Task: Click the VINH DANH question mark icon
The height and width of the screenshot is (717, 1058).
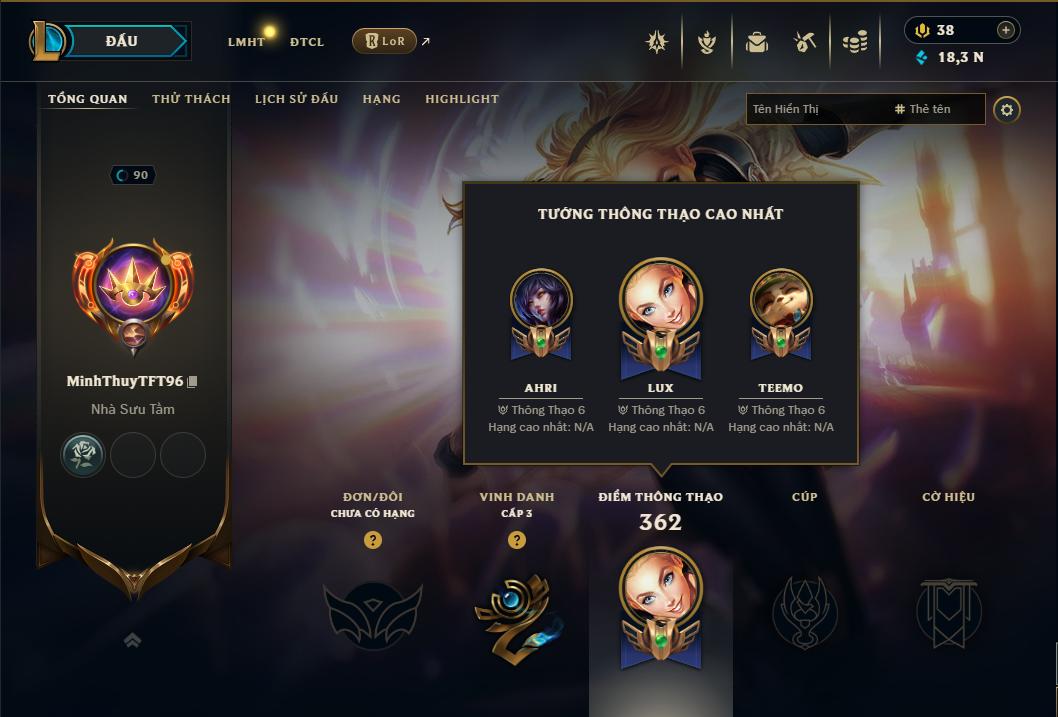Action: 517,540
